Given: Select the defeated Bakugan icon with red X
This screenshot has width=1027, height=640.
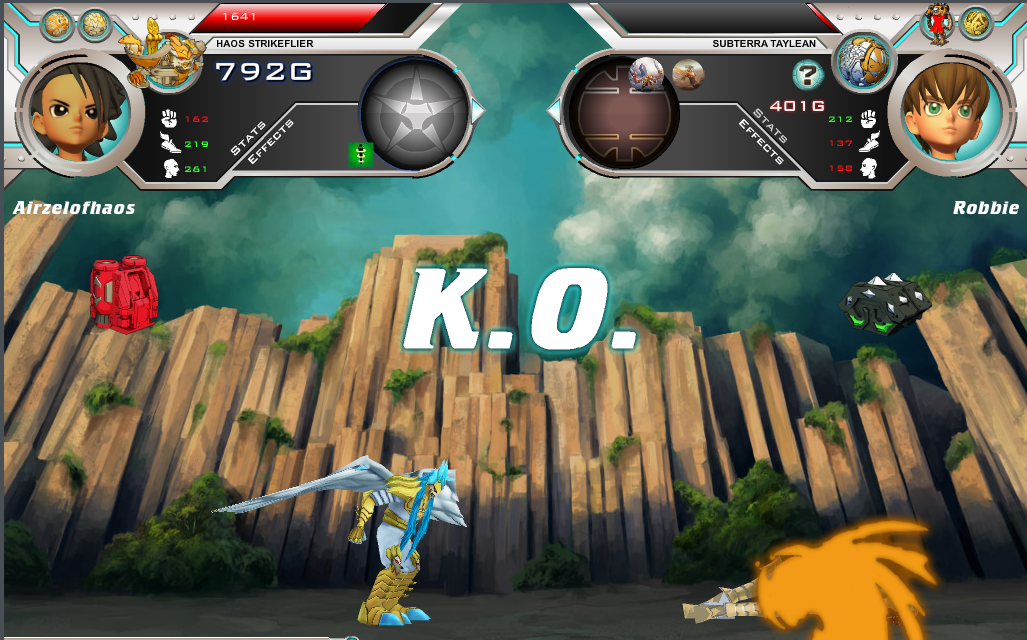Looking at the screenshot, I should point(937,24).
